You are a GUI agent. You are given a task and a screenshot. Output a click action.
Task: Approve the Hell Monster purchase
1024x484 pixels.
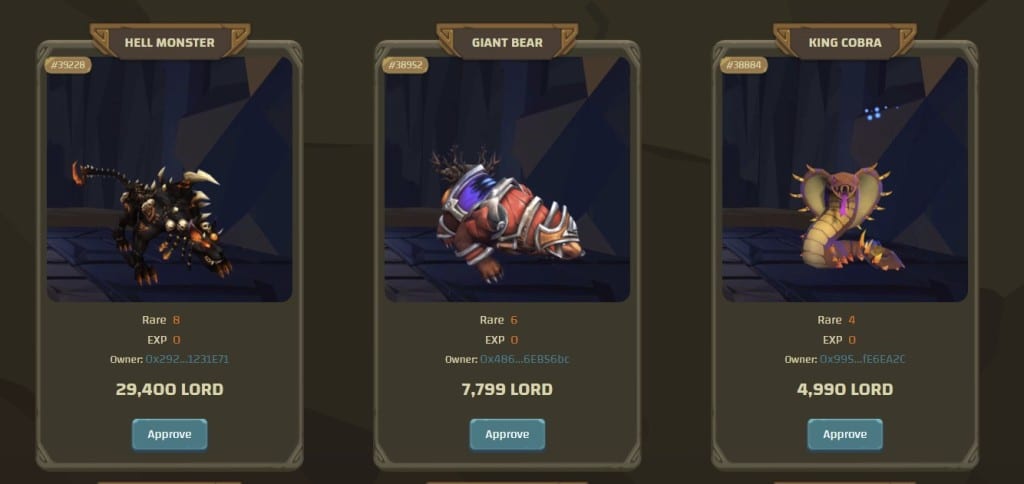[x=169, y=434]
